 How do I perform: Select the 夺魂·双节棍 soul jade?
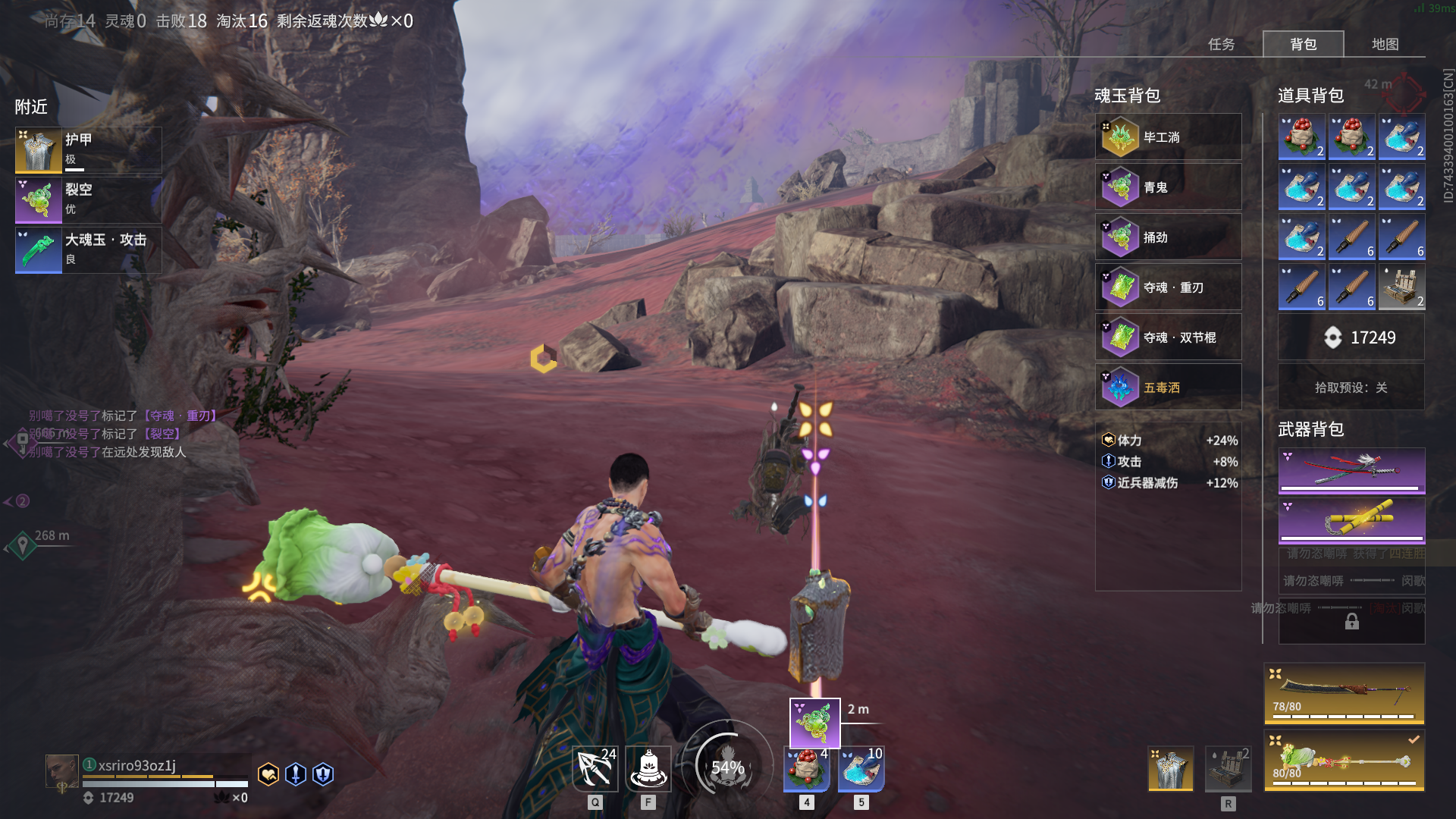[1168, 337]
